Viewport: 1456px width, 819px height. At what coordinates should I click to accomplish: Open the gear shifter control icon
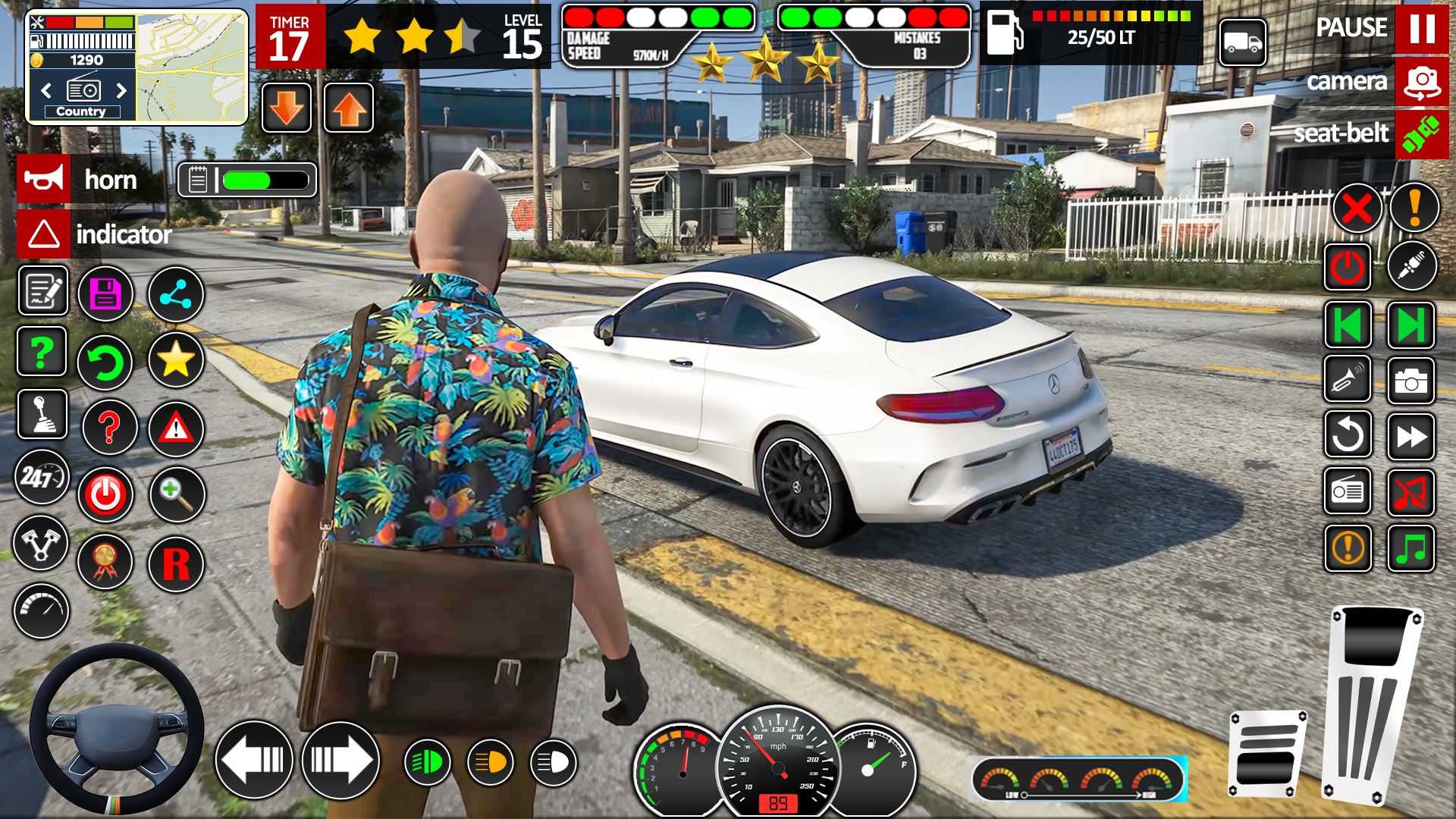click(x=43, y=415)
